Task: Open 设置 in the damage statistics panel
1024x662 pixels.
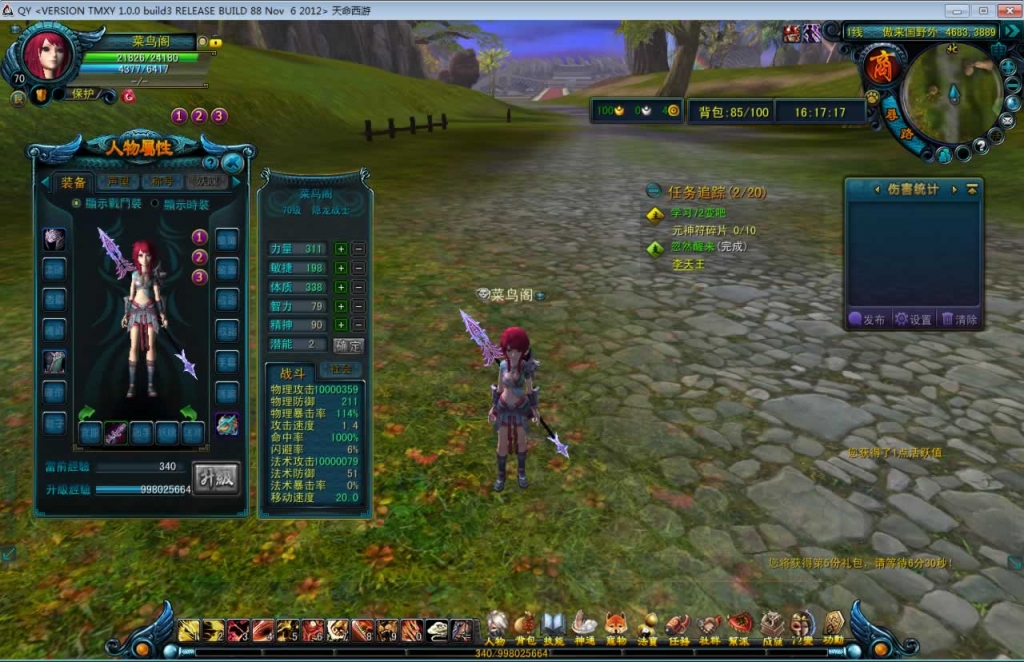Action: [912, 319]
